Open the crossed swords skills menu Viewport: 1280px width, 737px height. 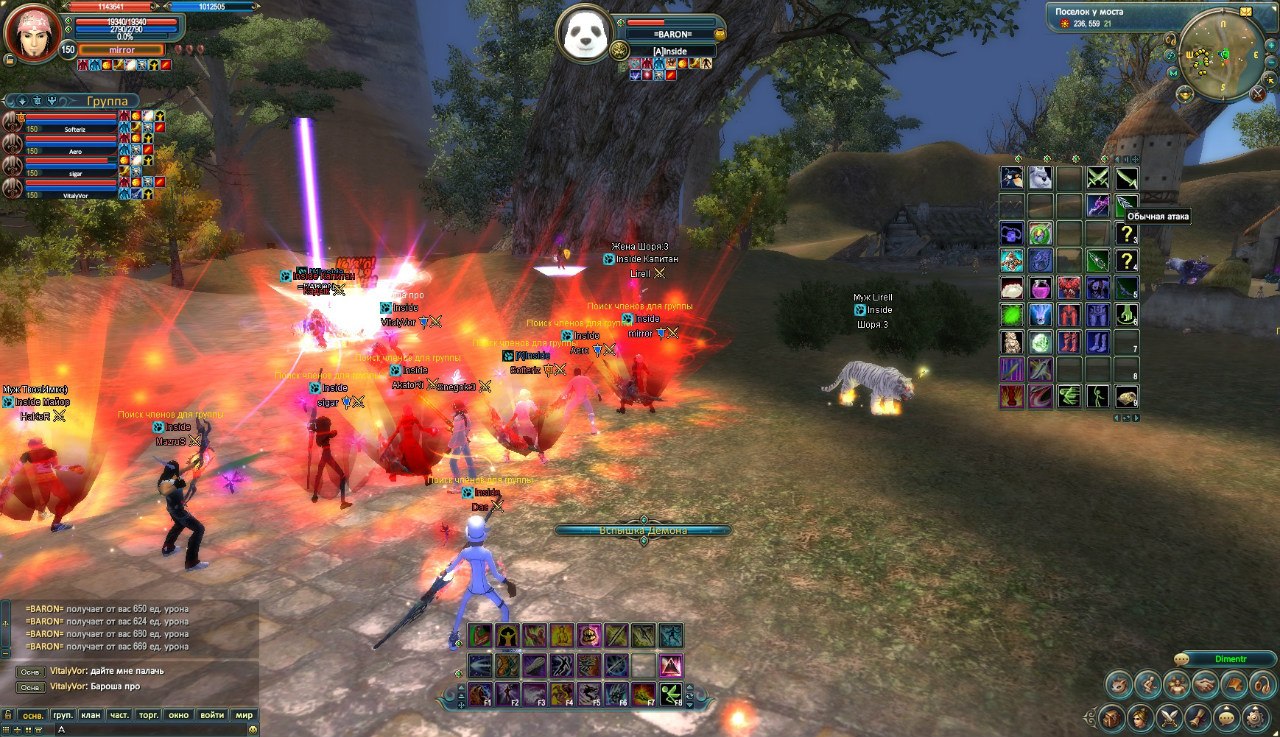click(x=1169, y=717)
